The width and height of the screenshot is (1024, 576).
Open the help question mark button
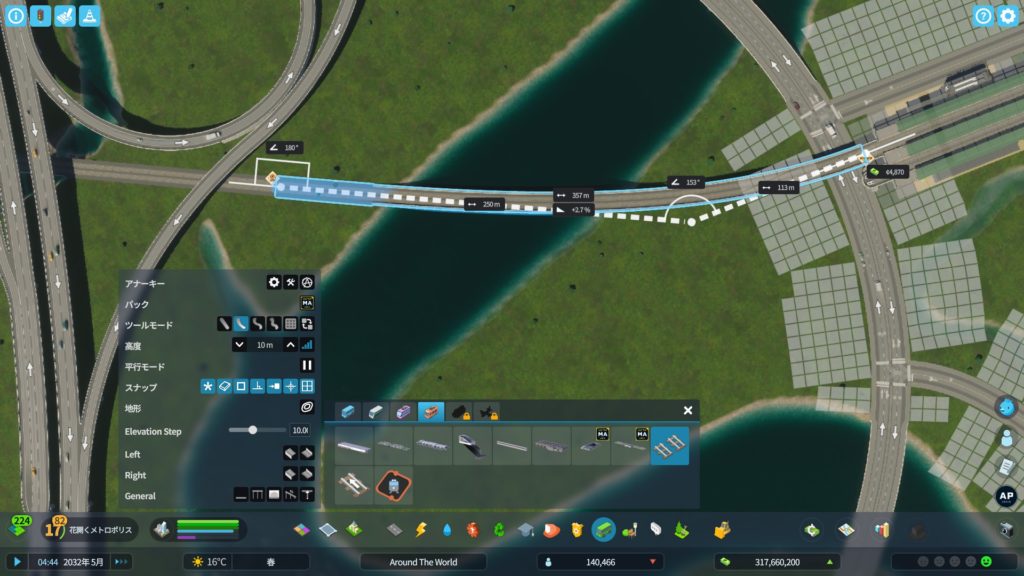coord(984,16)
